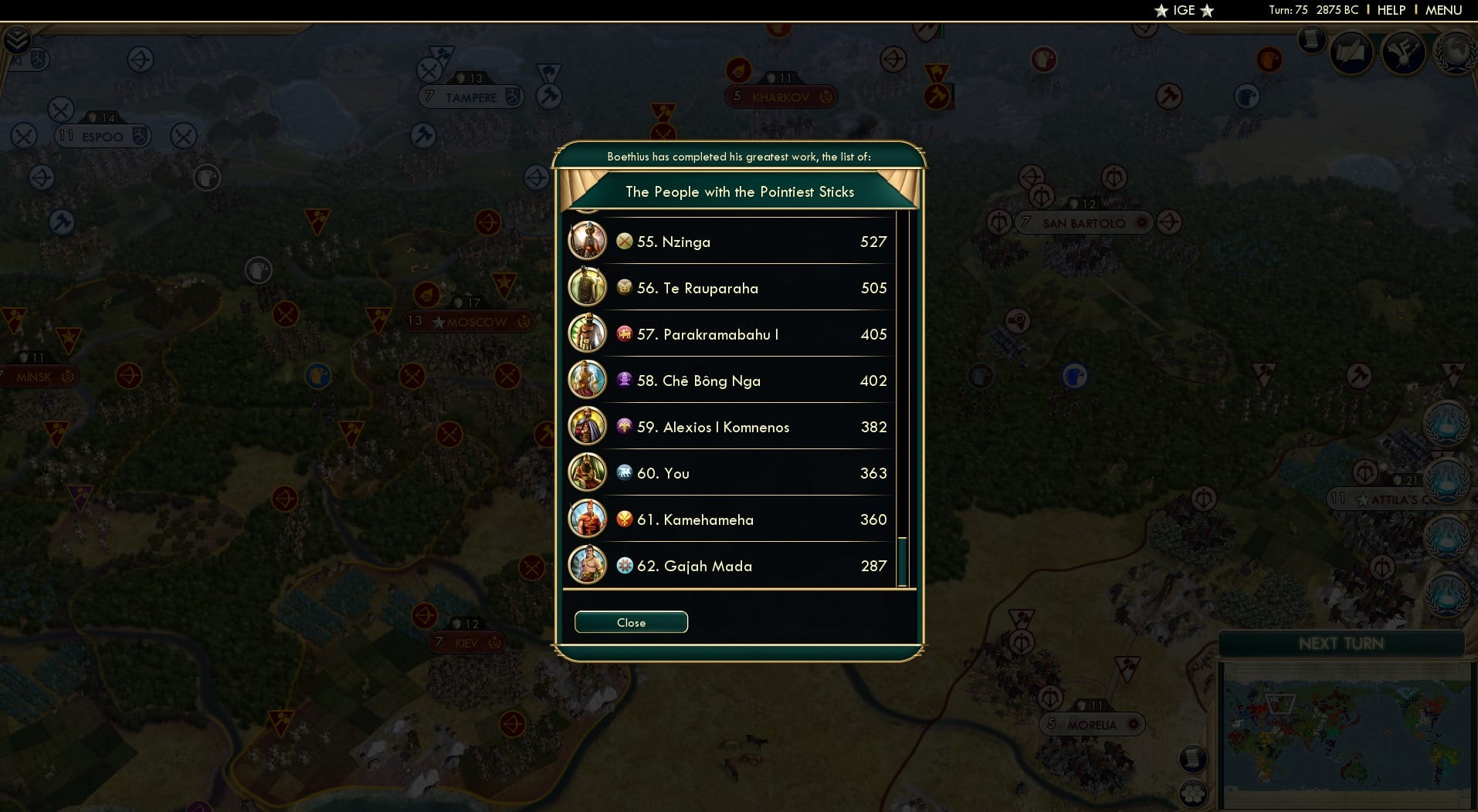Click Nzinga's leader portrait

coord(588,241)
